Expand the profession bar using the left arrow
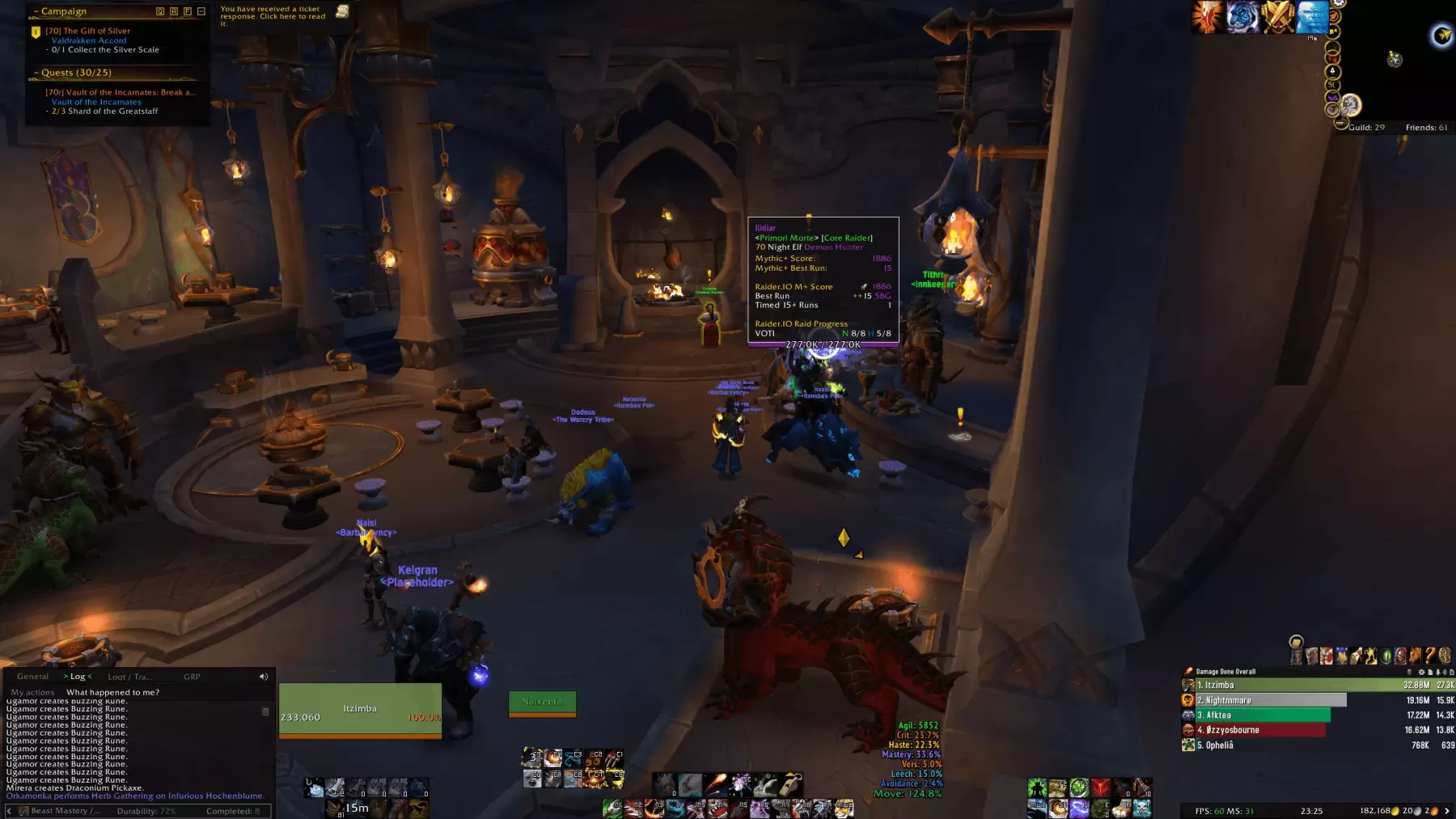 coord(9,810)
